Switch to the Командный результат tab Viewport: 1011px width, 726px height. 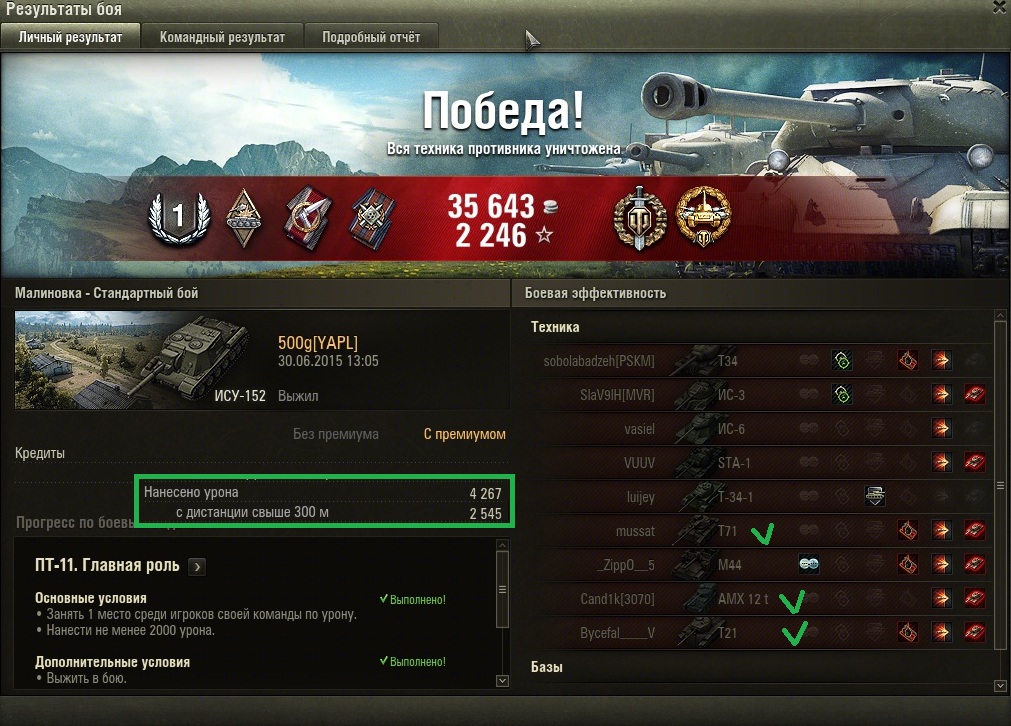tap(222, 37)
